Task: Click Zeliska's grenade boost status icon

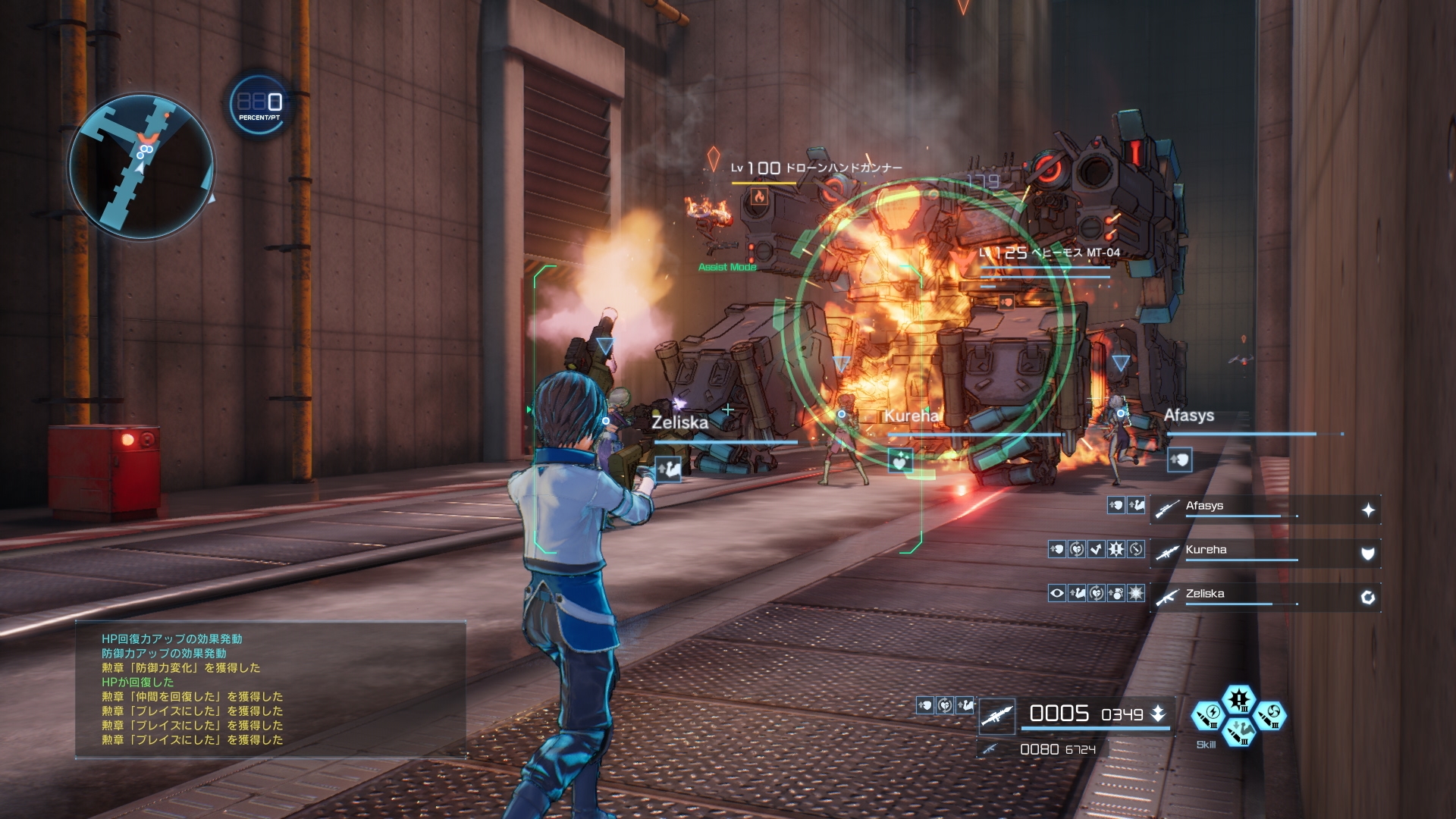Action: 1116,593
